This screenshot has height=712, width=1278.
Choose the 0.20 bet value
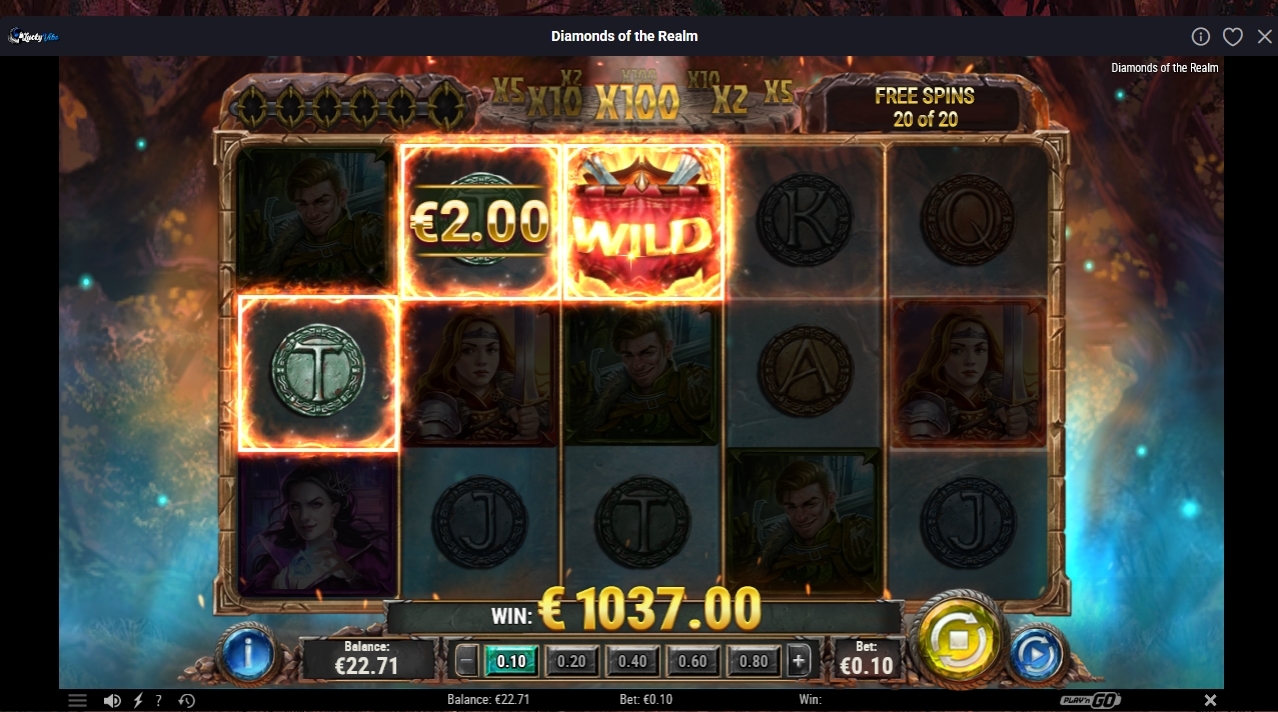(x=572, y=661)
